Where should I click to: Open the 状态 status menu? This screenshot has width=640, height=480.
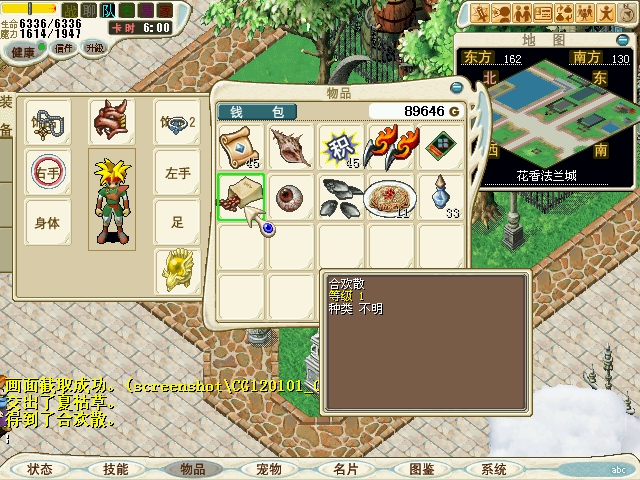tap(40, 469)
